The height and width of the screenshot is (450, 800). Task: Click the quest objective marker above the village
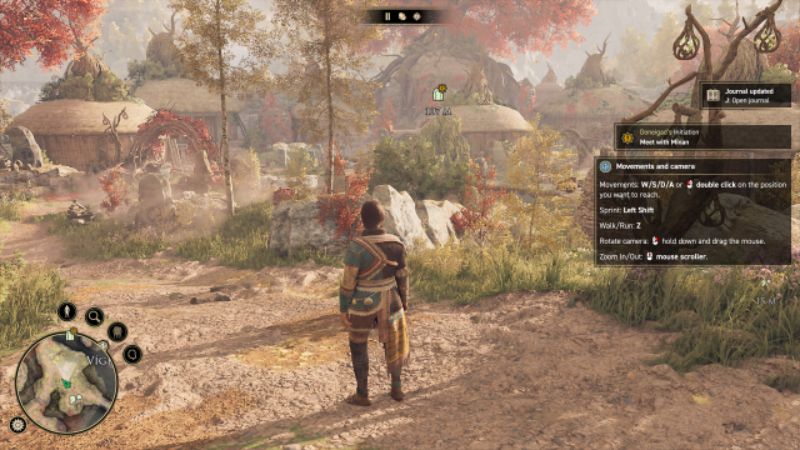point(439,93)
